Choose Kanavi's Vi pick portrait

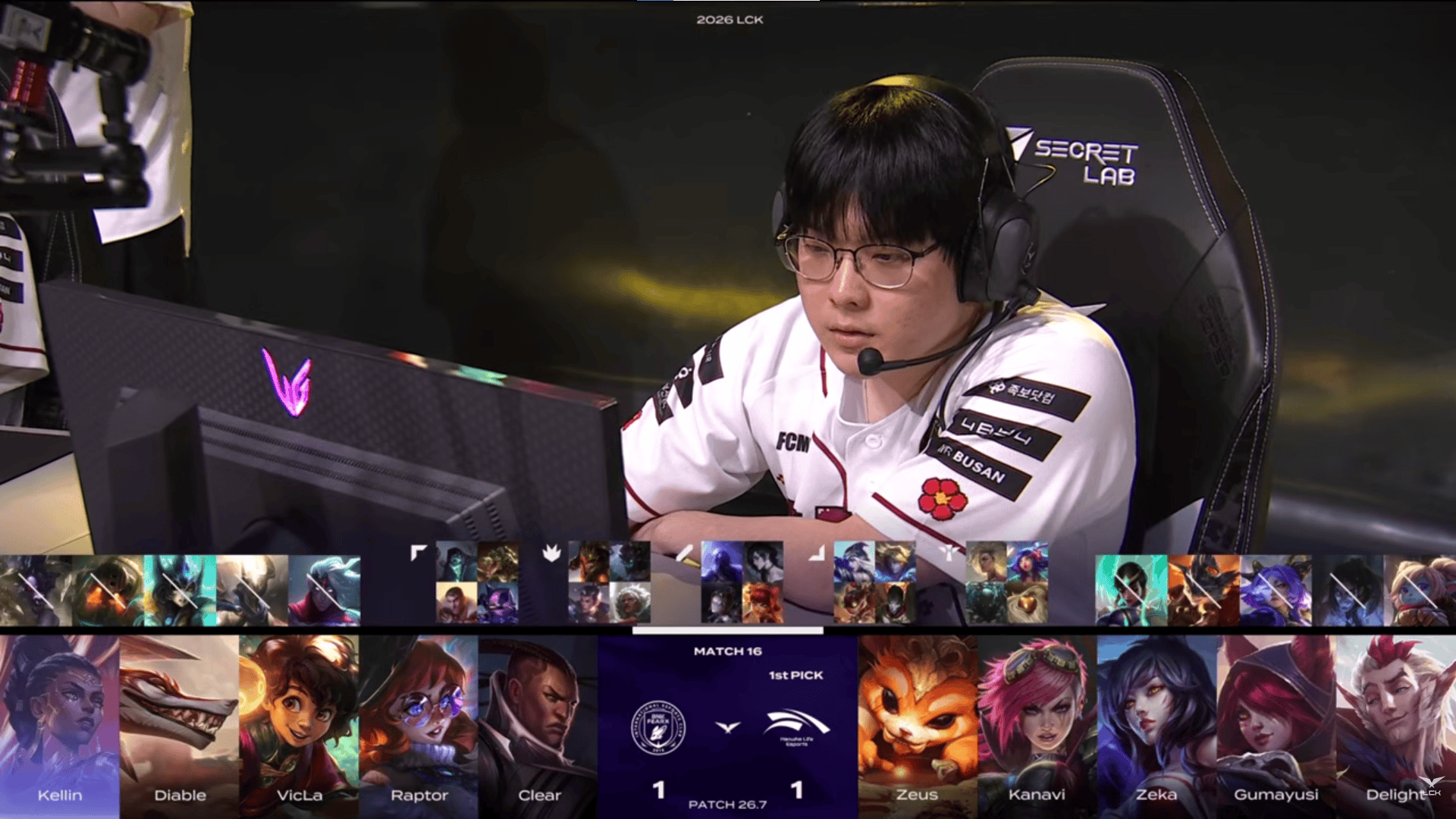tap(1037, 724)
